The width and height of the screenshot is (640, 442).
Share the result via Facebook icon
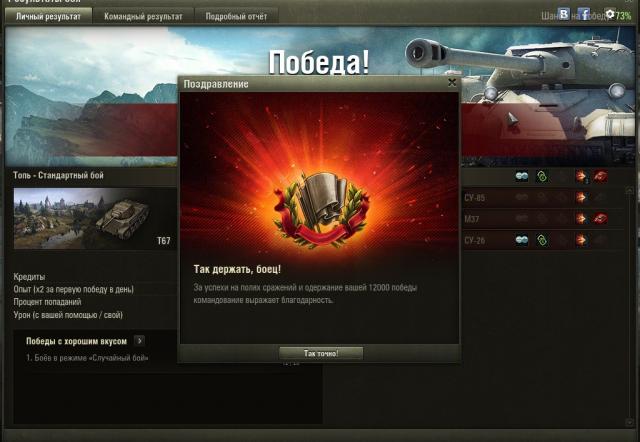pyautogui.click(x=584, y=15)
